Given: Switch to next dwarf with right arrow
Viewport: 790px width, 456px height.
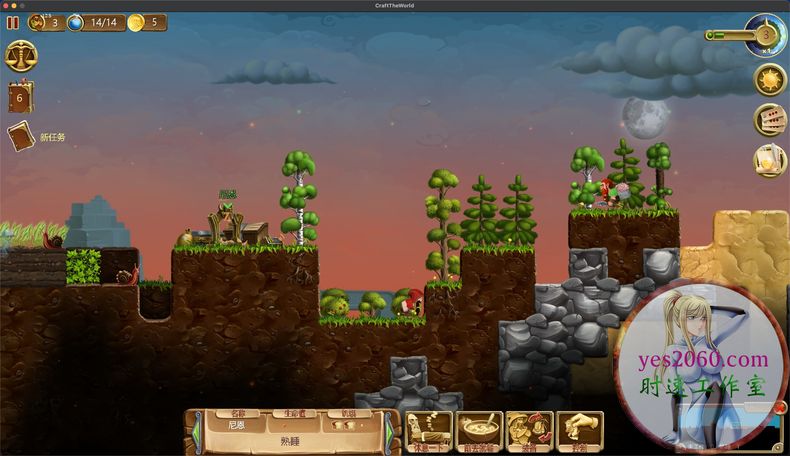Looking at the screenshot, I should pos(389,430).
